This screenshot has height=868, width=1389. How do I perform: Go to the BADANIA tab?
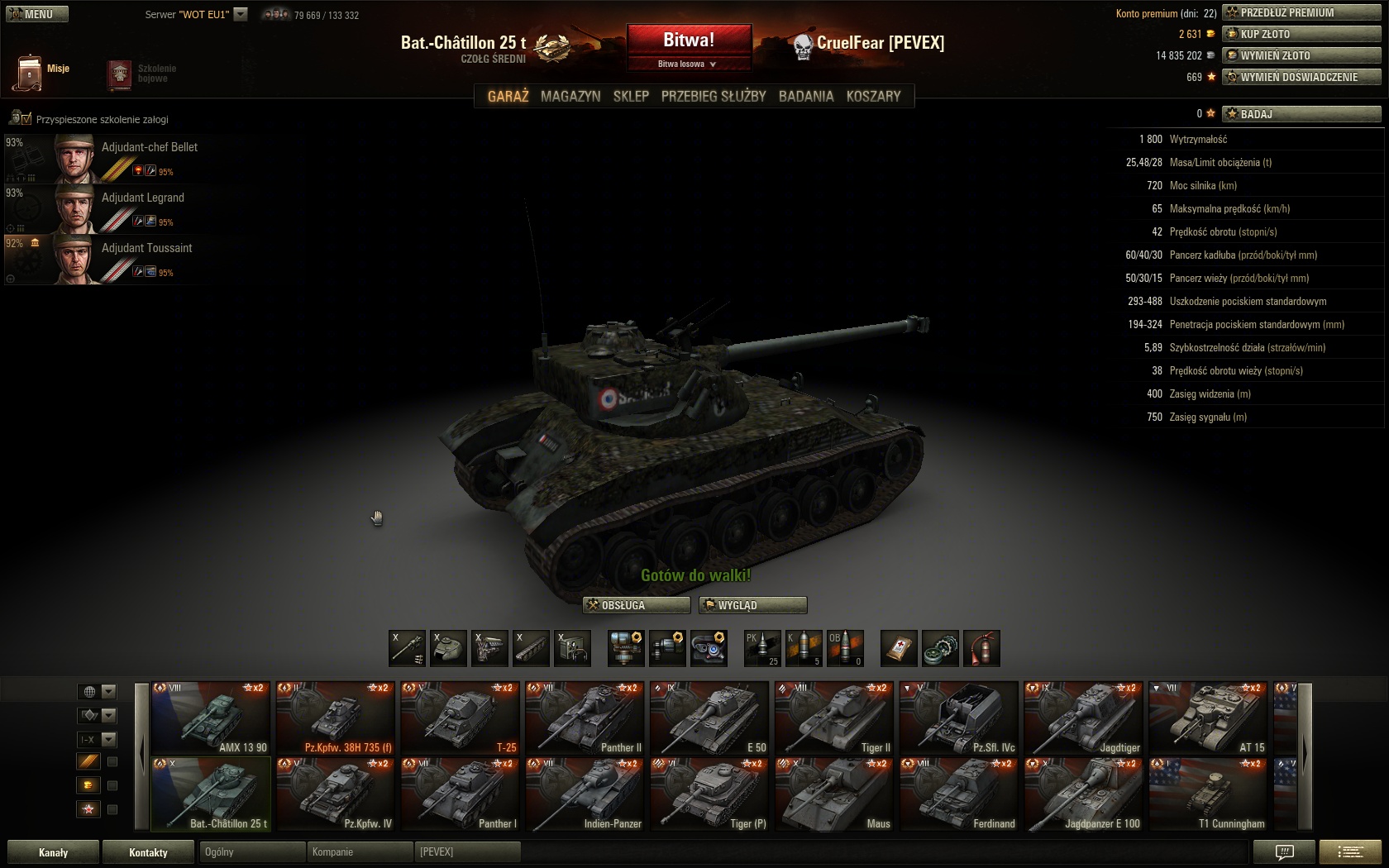pos(806,96)
